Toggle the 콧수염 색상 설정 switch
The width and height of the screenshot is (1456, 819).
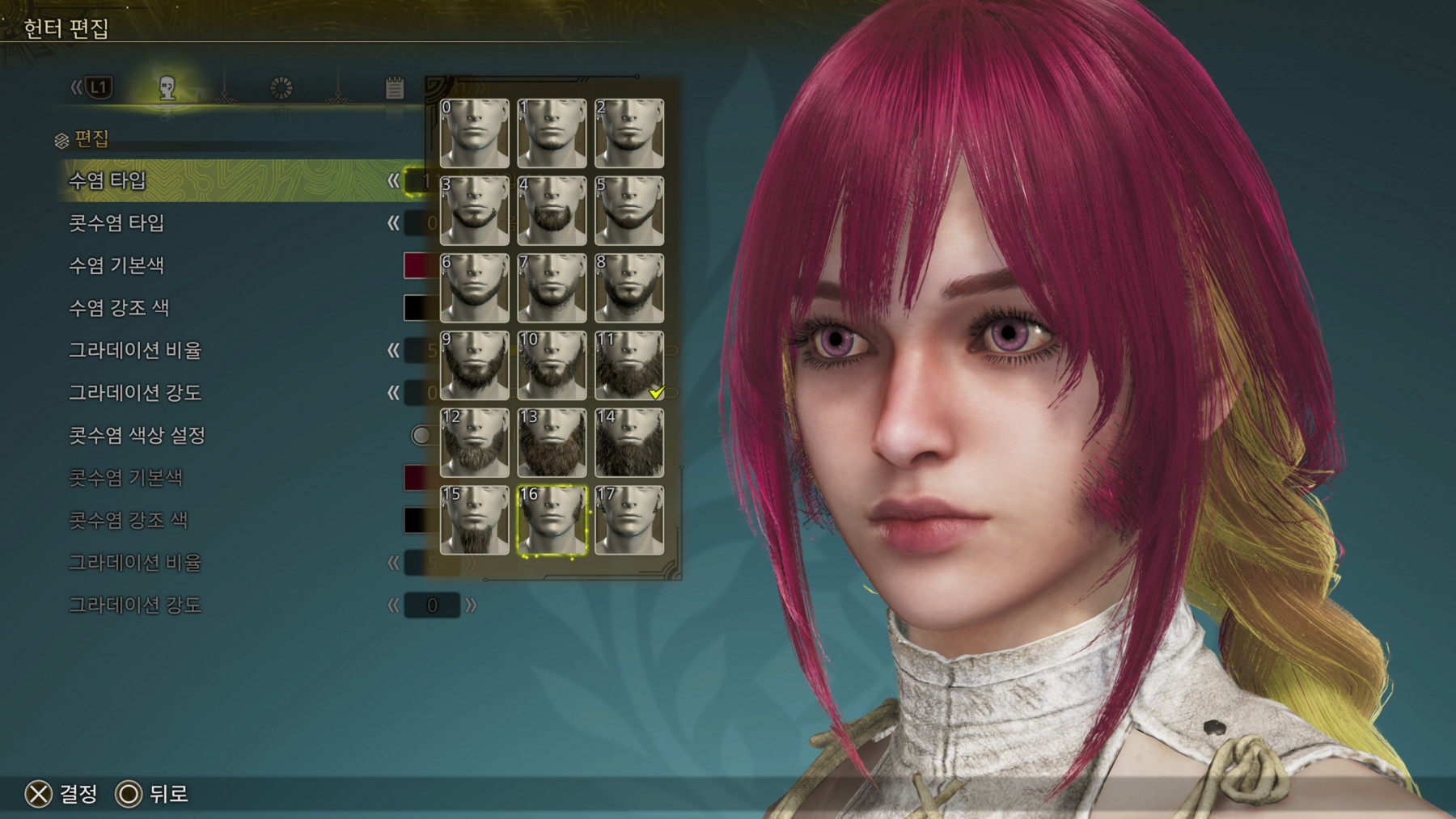pos(421,435)
